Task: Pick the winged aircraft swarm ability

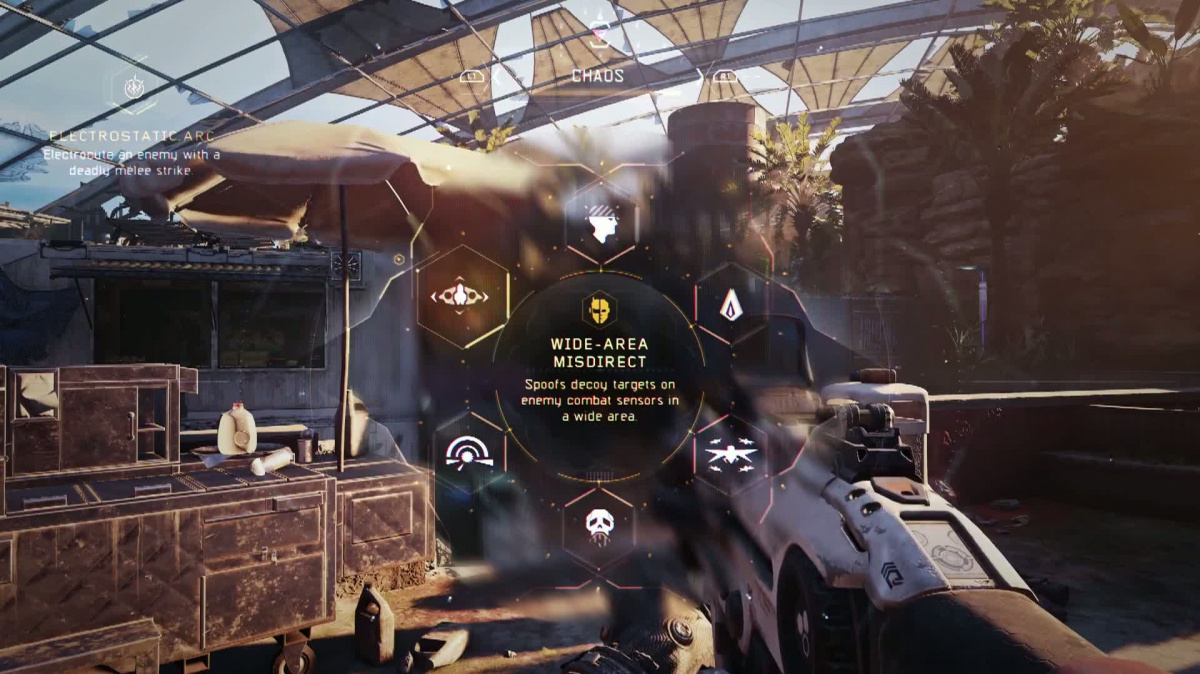Action: tap(730, 455)
